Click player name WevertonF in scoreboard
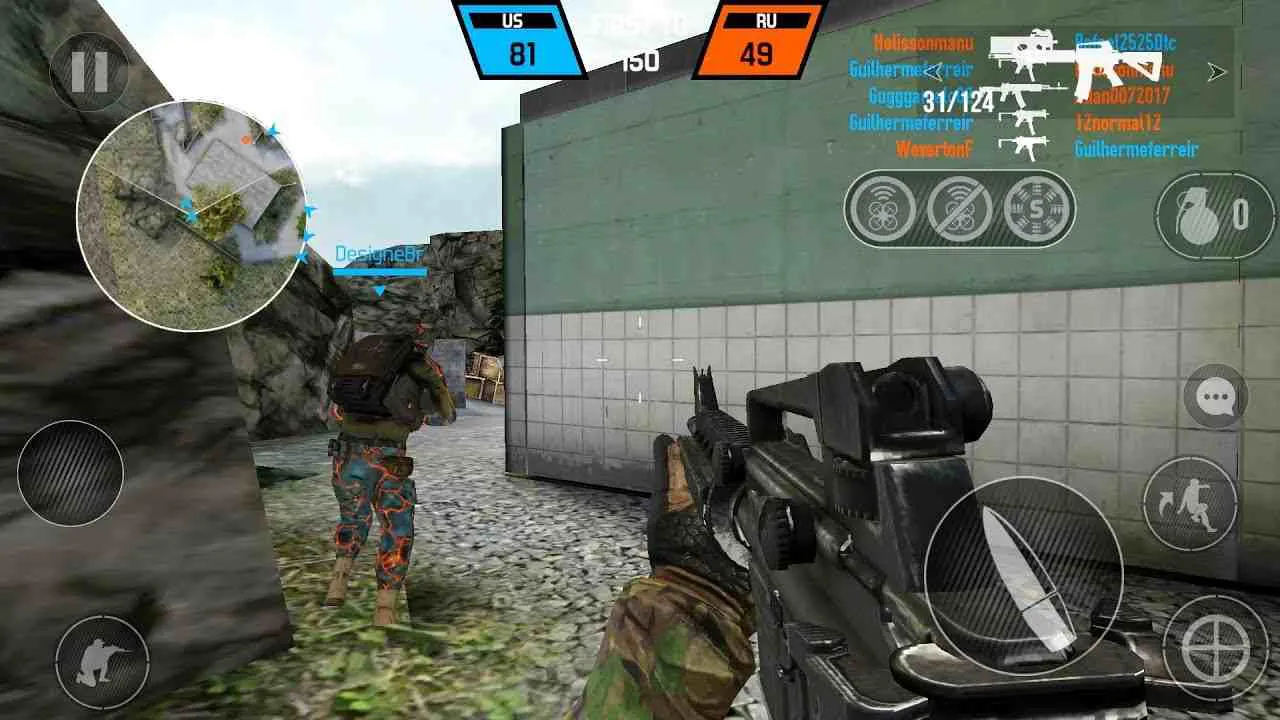The height and width of the screenshot is (720, 1280). [x=934, y=148]
